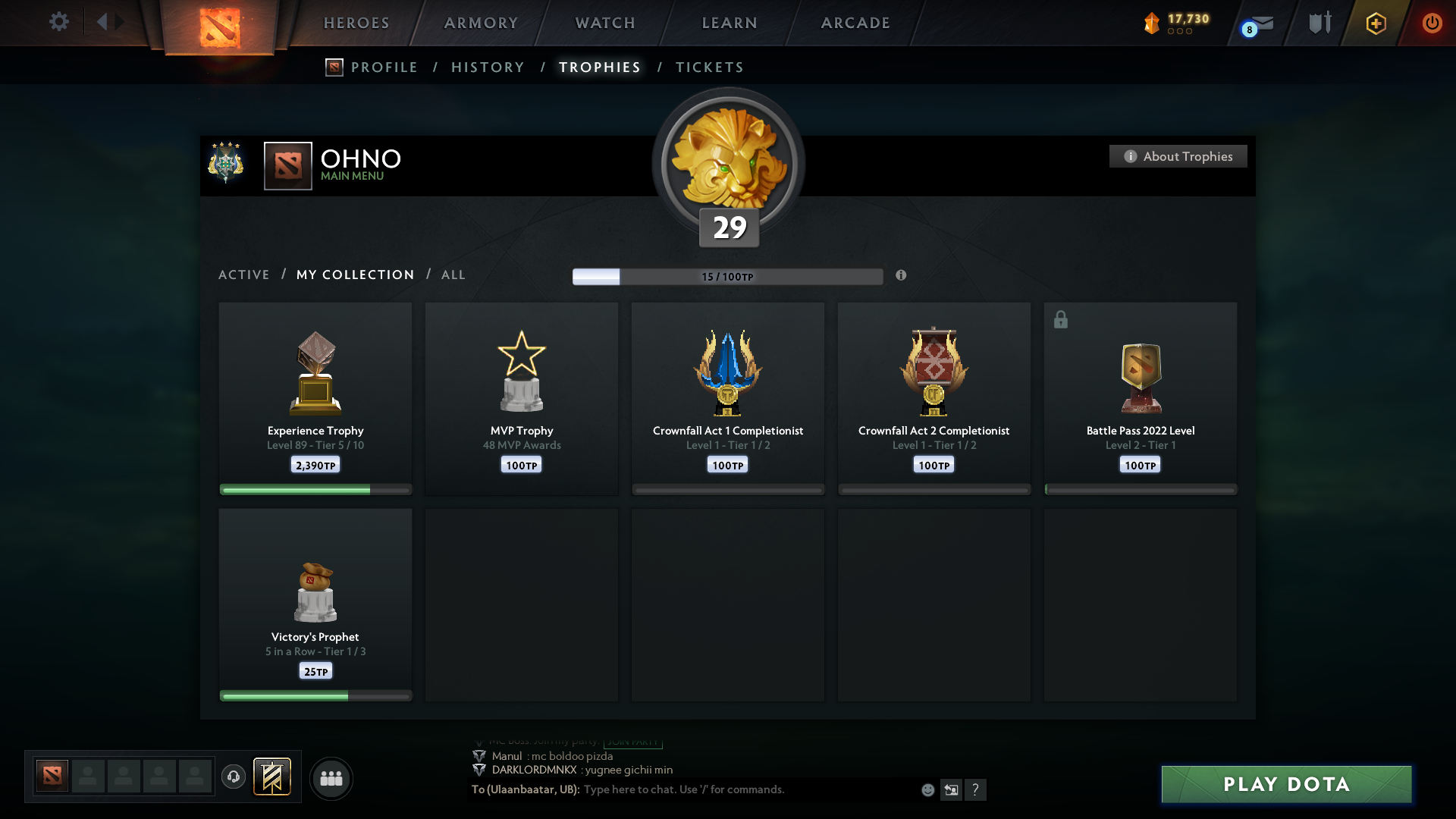Open the ARCADE menu
This screenshot has height=819, width=1456.
pos(855,23)
